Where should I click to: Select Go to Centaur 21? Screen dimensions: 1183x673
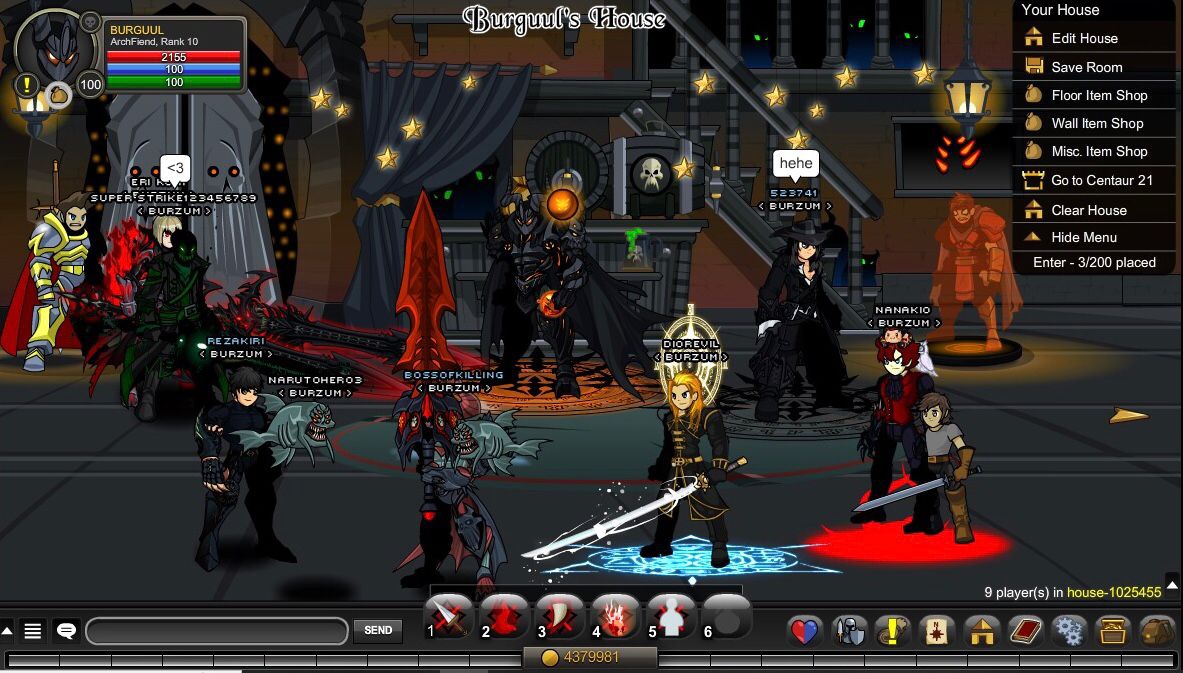1101,180
